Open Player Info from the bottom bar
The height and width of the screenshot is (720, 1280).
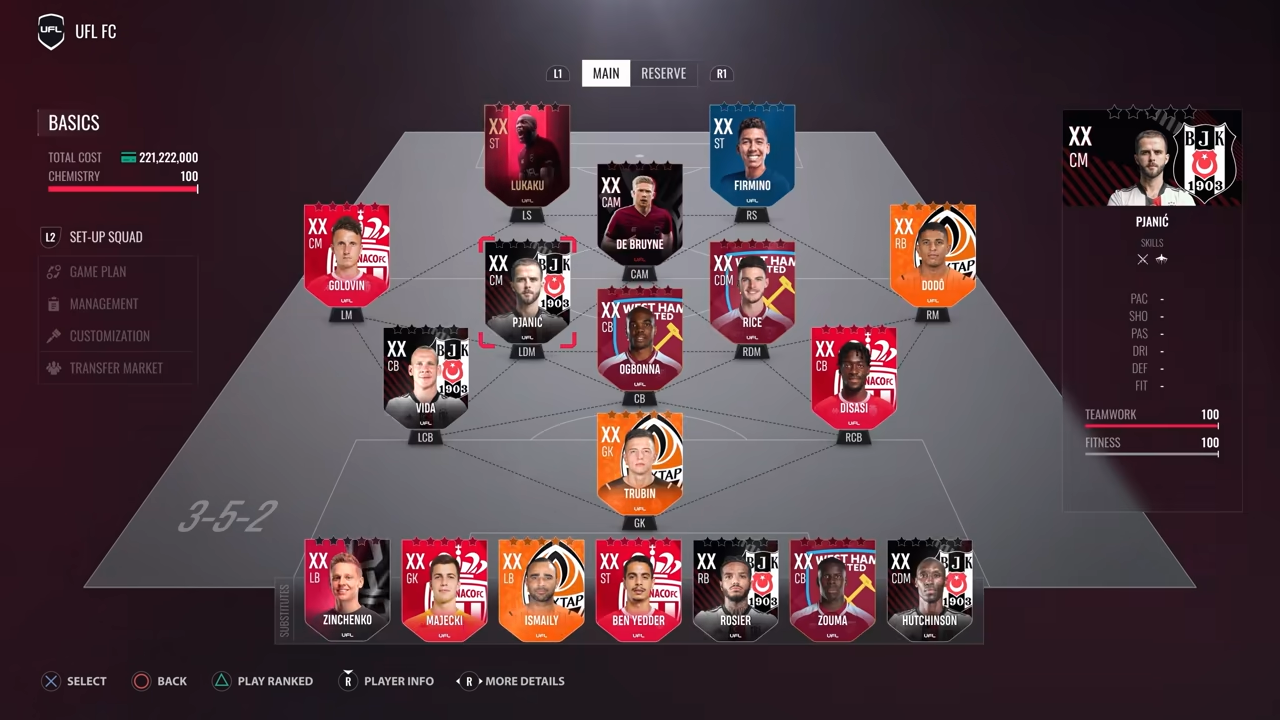(x=387, y=681)
